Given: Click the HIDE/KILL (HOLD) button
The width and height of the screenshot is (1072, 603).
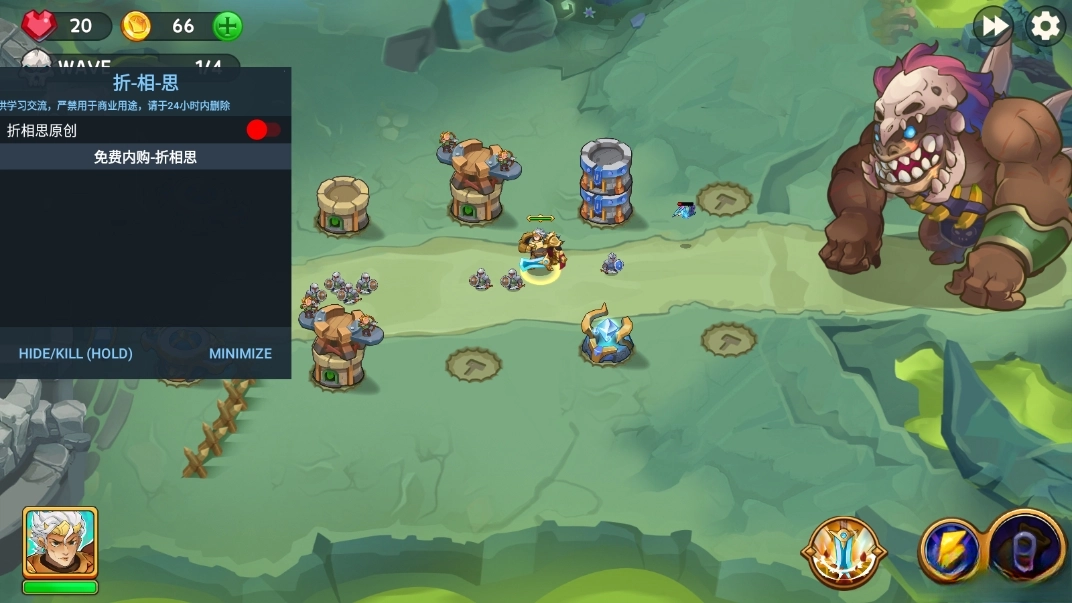Looking at the screenshot, I should [75, 353].
